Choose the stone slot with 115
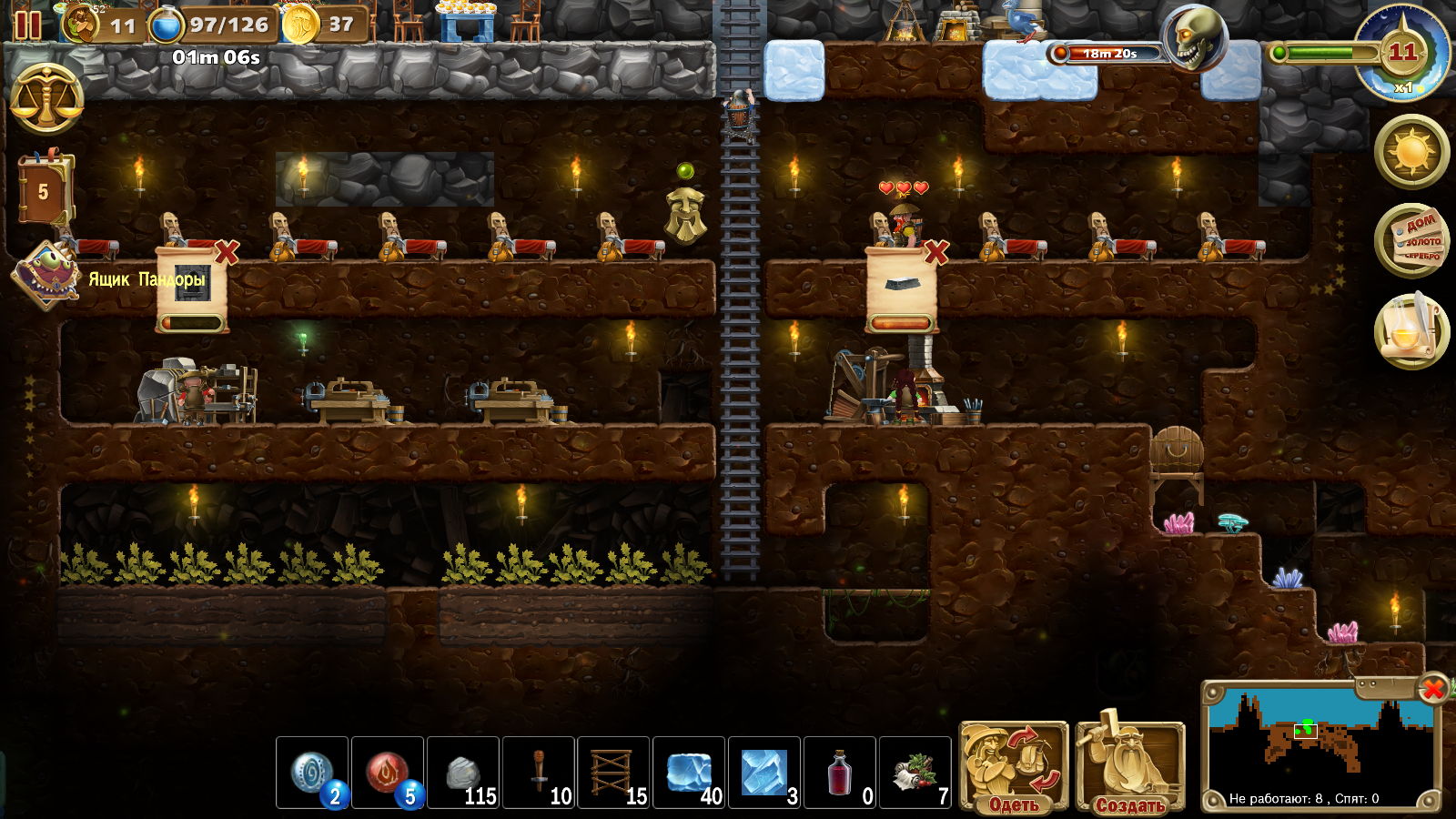Image resolution: width=1456 pixels, height=819 pixels. pyautogui.click(x=463, y=773)
